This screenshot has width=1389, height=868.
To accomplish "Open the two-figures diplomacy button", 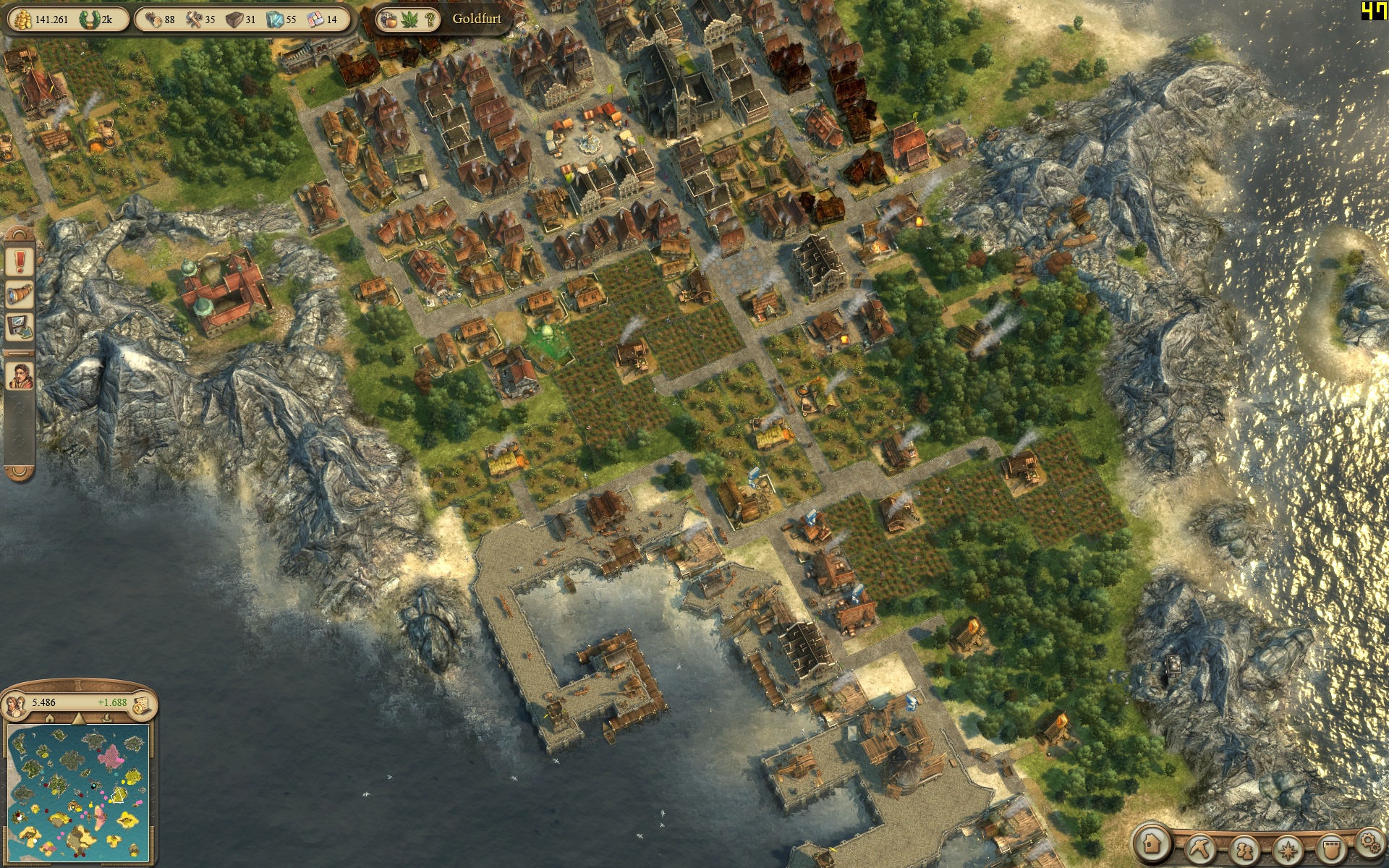I will click(x=1243, y=848).
